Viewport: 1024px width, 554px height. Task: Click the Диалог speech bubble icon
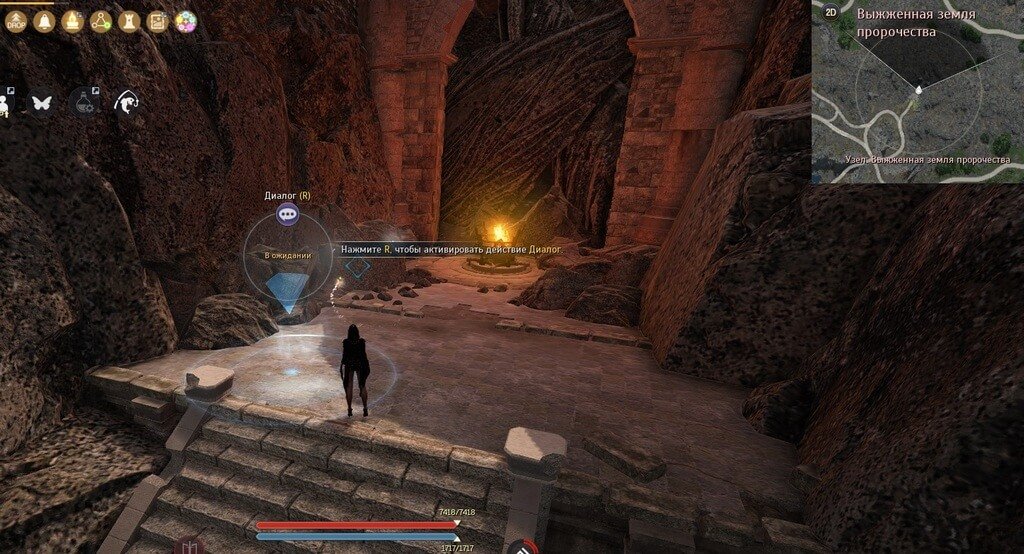click(x=287, y=213)
